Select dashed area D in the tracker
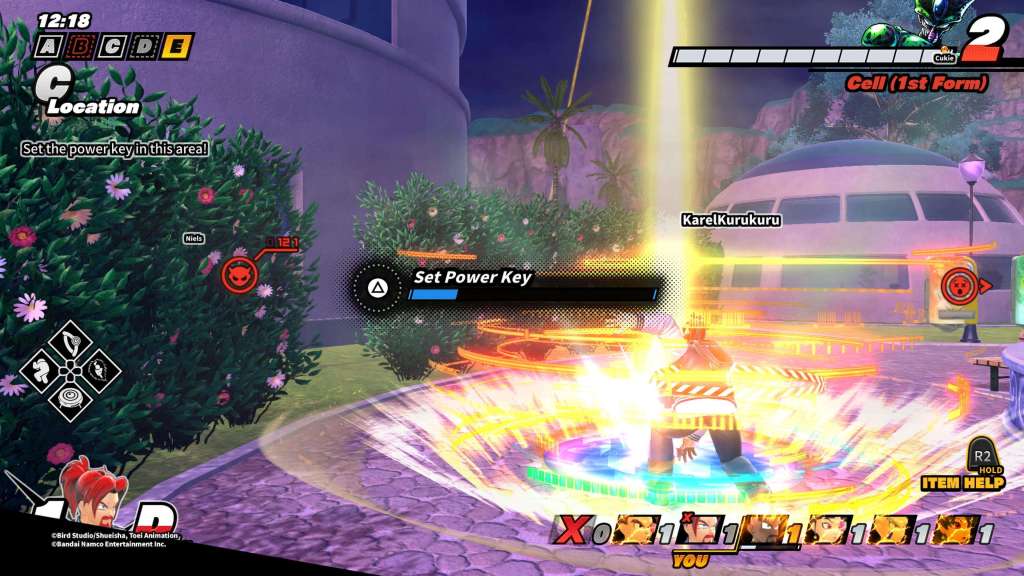This screenshot has height=576, width=1024. (146, 46)
